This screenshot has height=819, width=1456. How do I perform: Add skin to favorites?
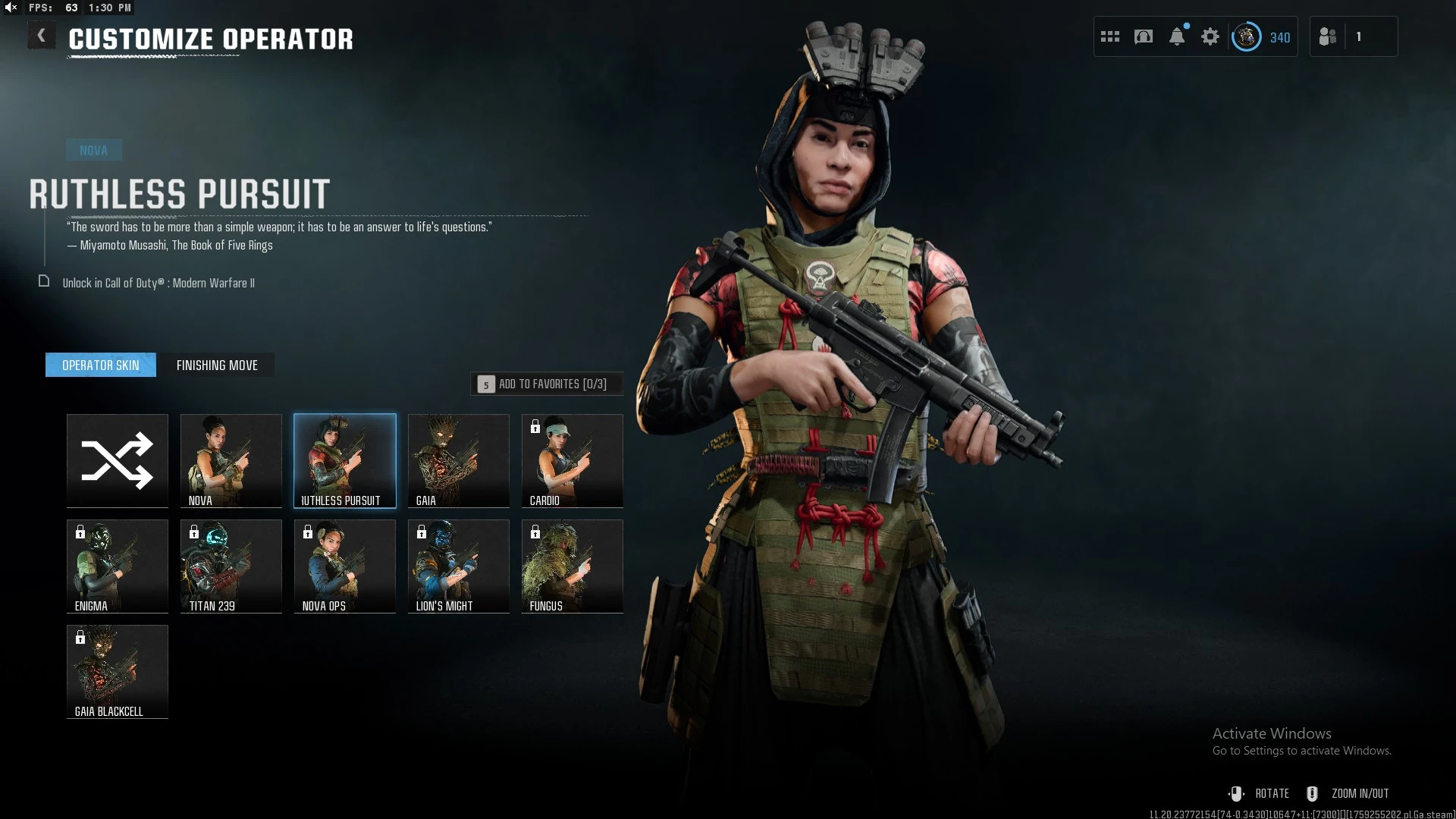point(547,384)
